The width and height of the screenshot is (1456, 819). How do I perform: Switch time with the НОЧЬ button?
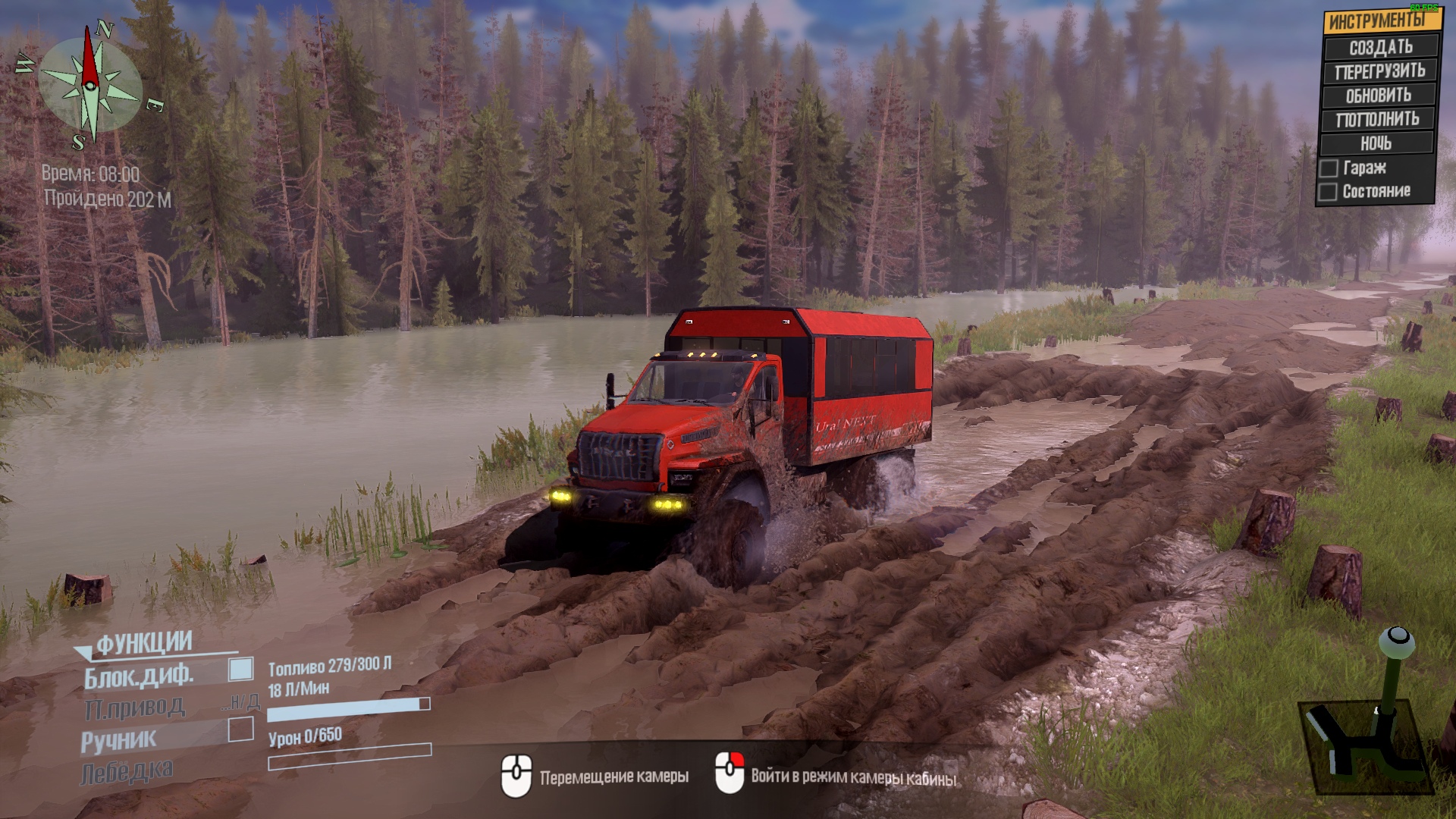tap(1376, 143)
